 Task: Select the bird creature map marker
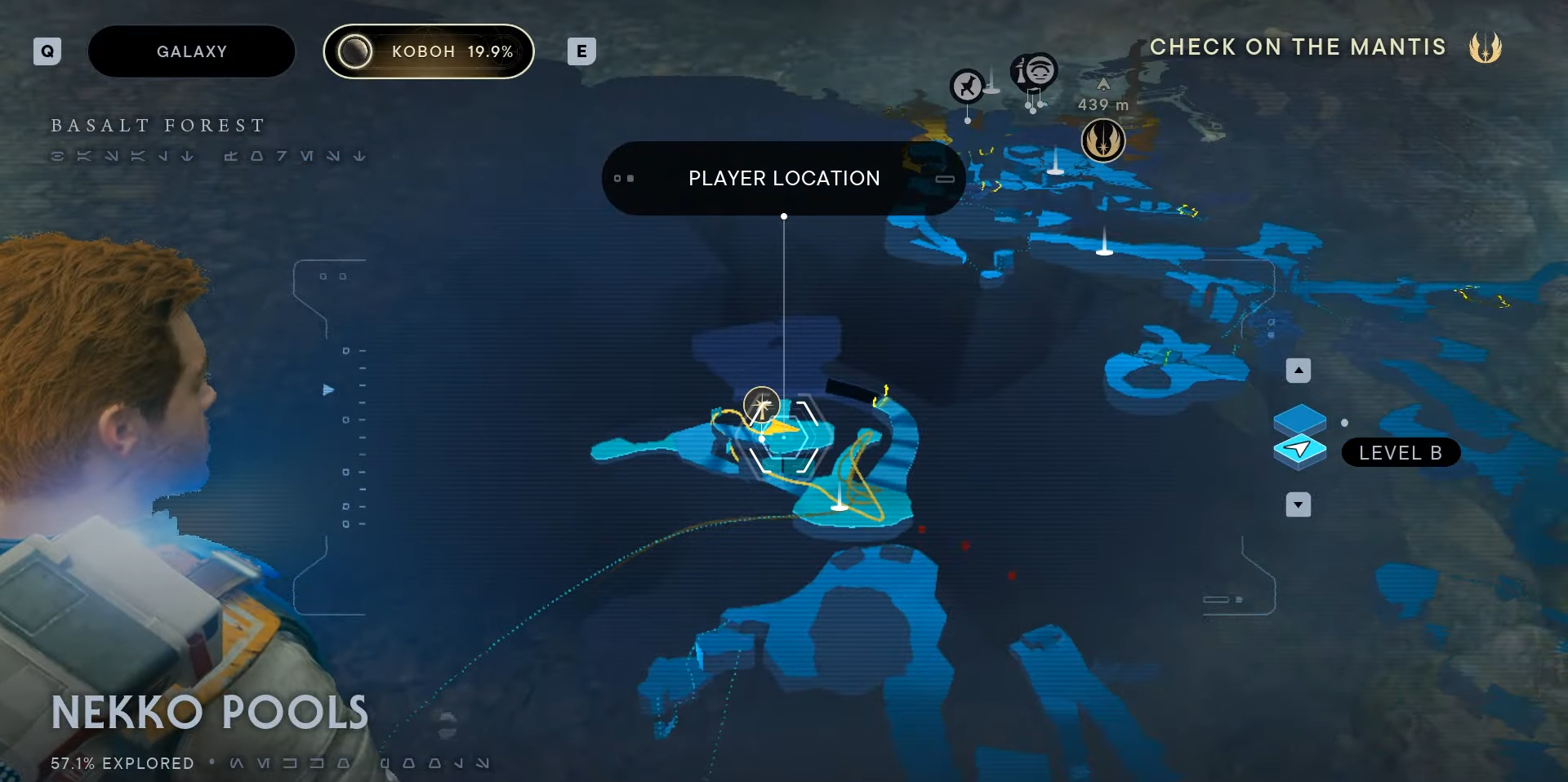[967, 86]
